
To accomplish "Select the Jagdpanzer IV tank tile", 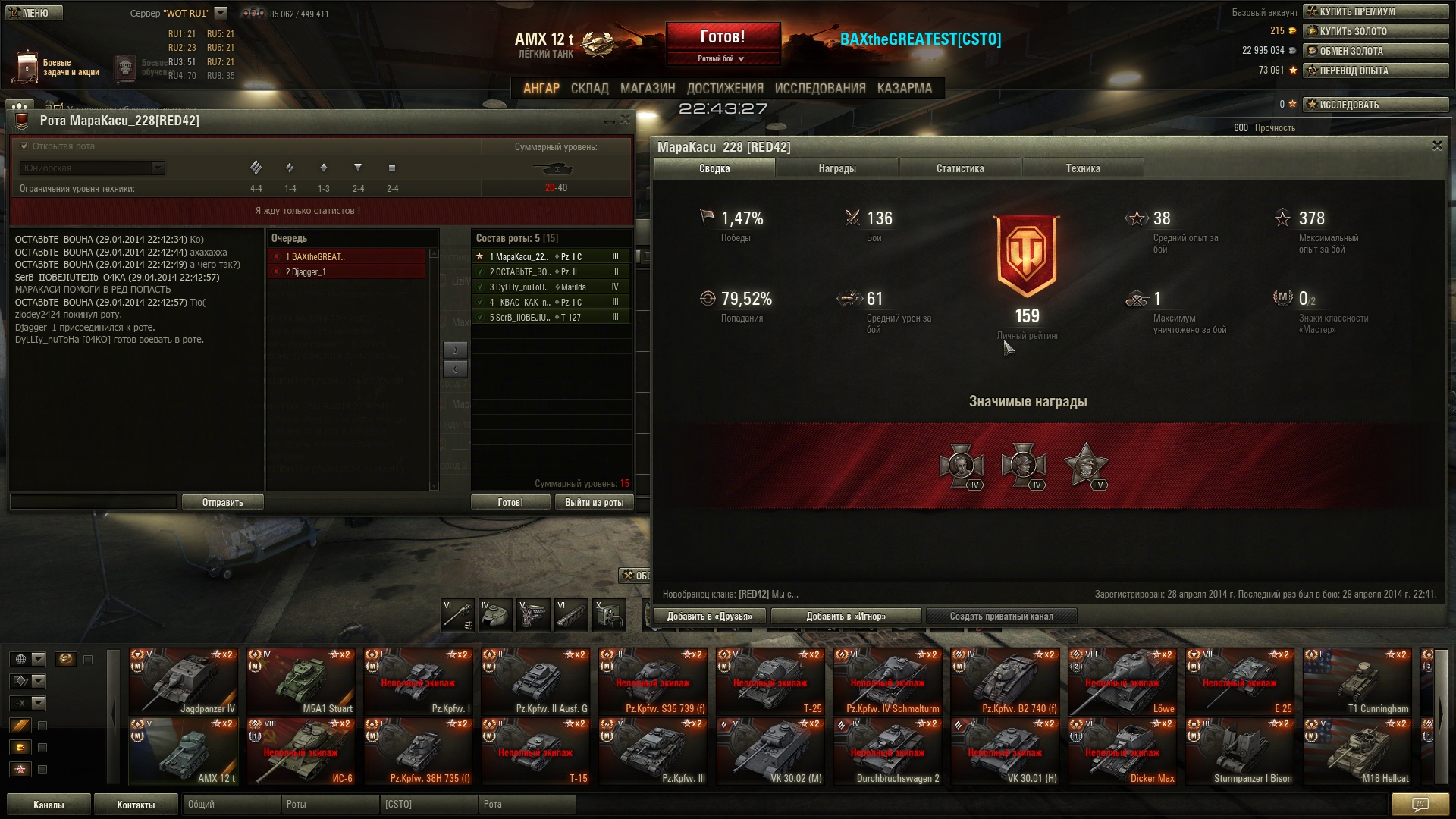I will (183, 682).
